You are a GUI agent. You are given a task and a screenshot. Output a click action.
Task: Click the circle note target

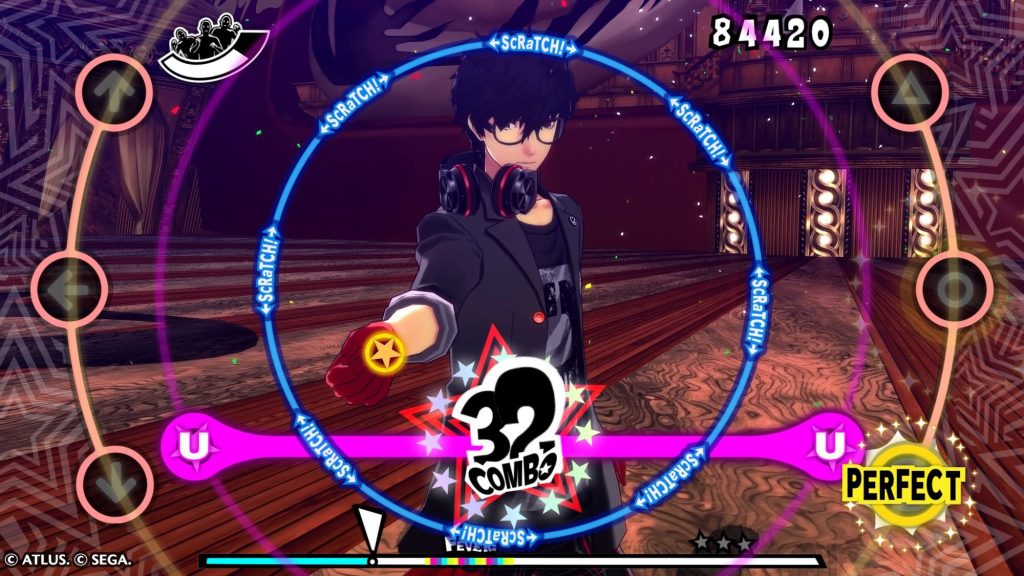coord(953,290)
